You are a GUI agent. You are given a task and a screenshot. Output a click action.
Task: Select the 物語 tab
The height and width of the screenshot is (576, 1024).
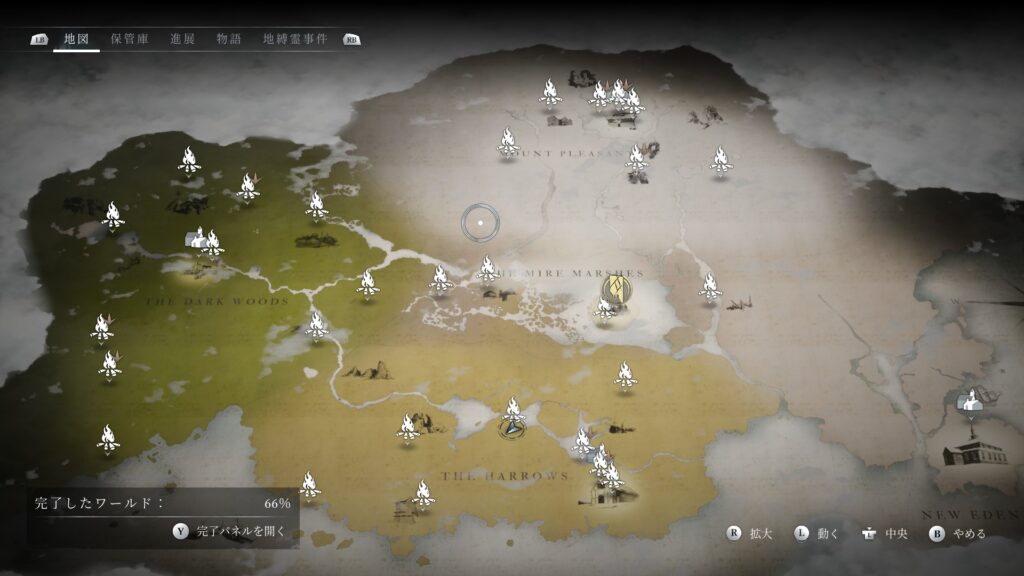tap(229, 39)
